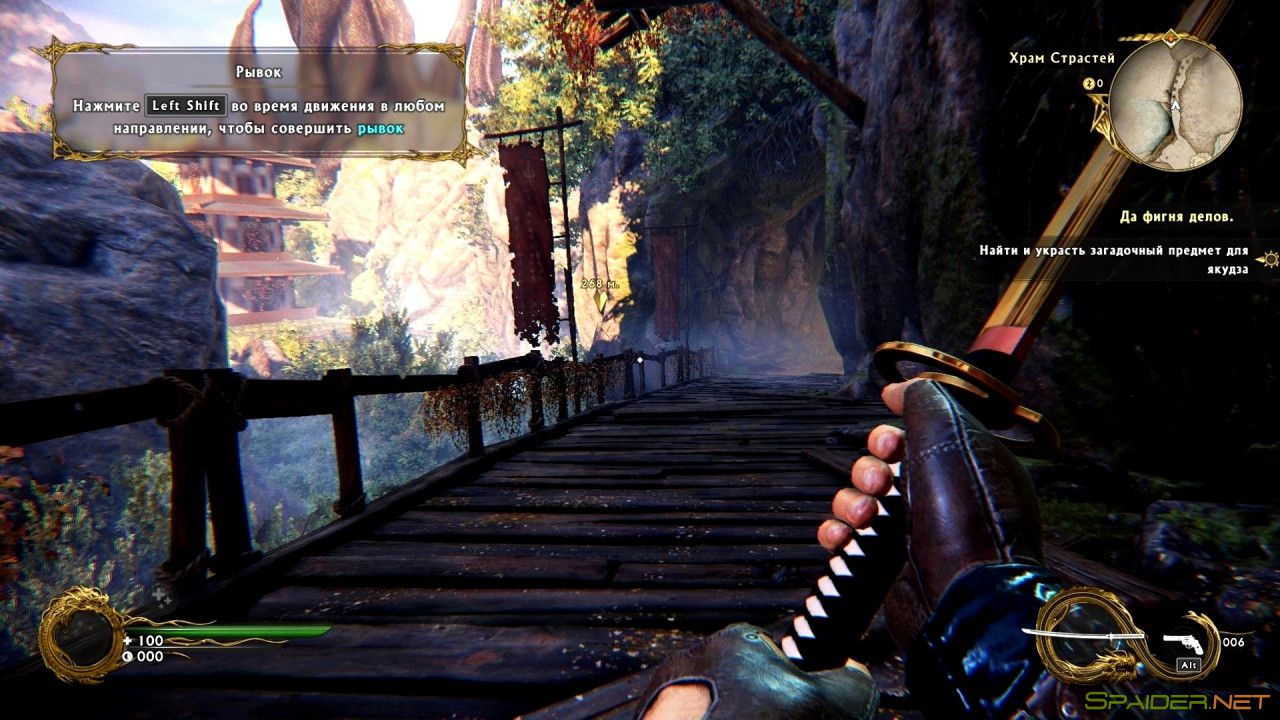Click the skill point lightning icon on the minimap
Image resolution: width=1280 pixels, height=720 pixels.
[x=1089, y=84]
